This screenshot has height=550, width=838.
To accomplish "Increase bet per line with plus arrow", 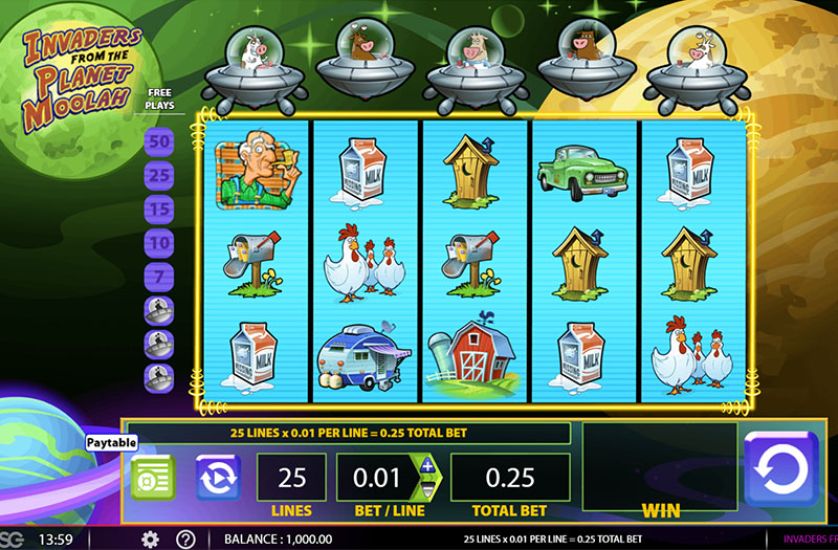I will [428, 467].
